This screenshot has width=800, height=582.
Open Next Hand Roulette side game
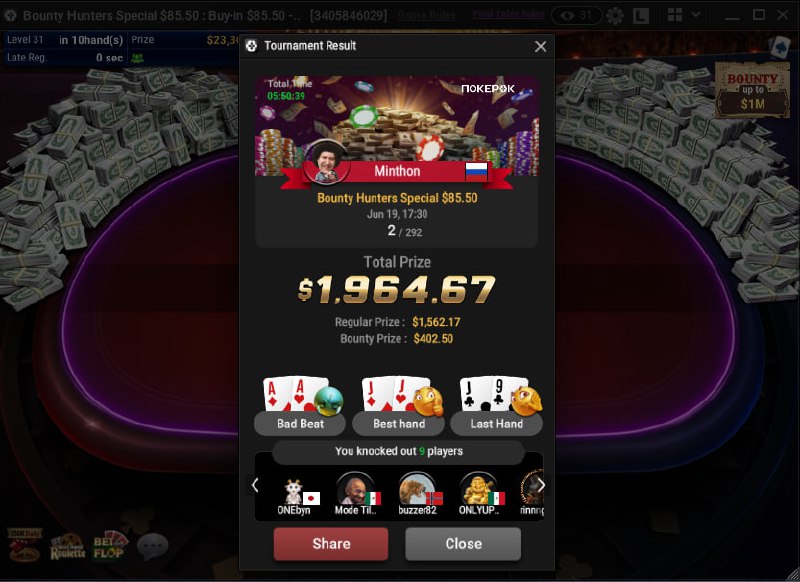point(68,546)
